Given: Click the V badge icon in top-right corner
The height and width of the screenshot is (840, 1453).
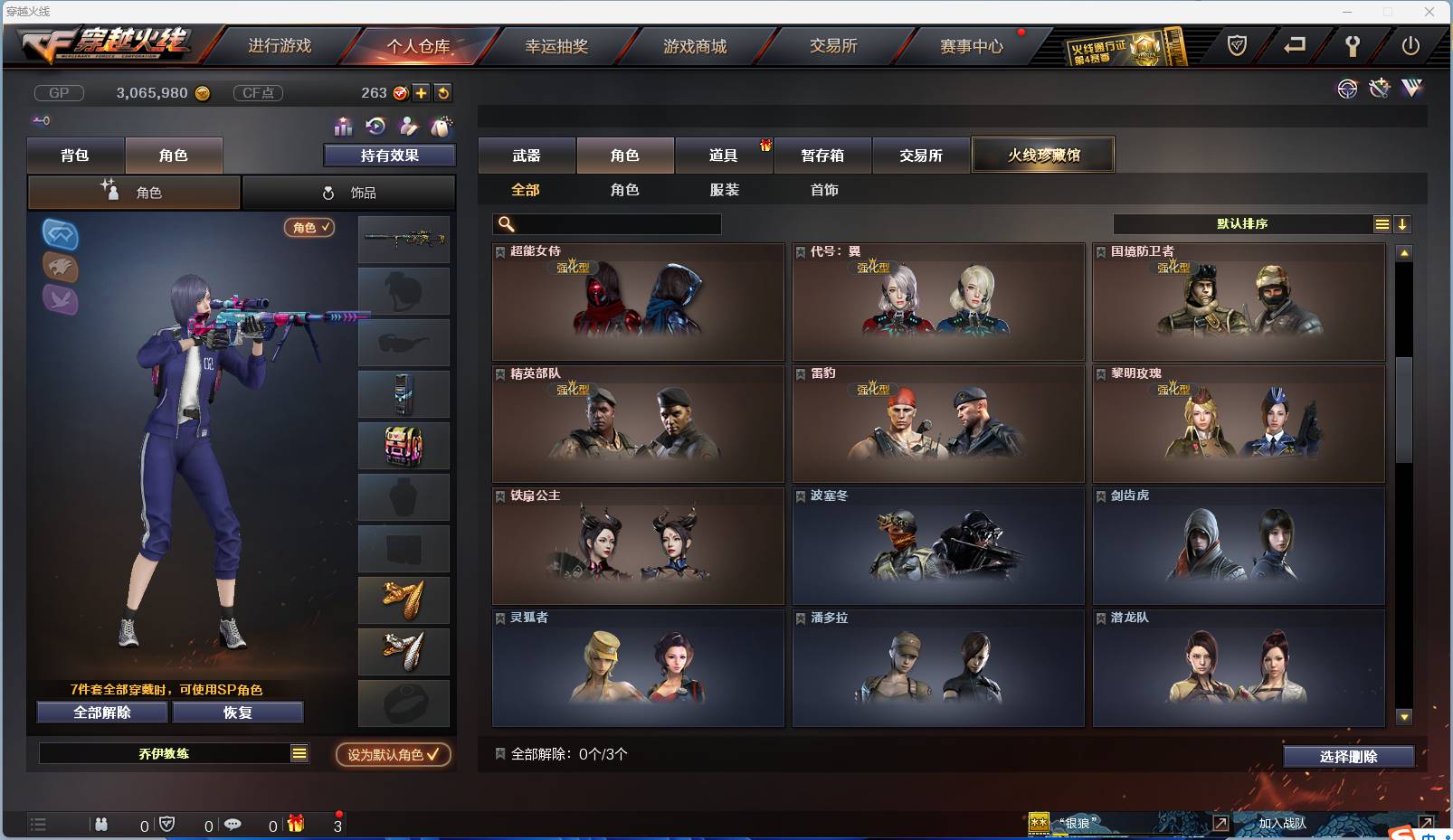Looking at the screenshot, I should click(x=1411, y=89).
